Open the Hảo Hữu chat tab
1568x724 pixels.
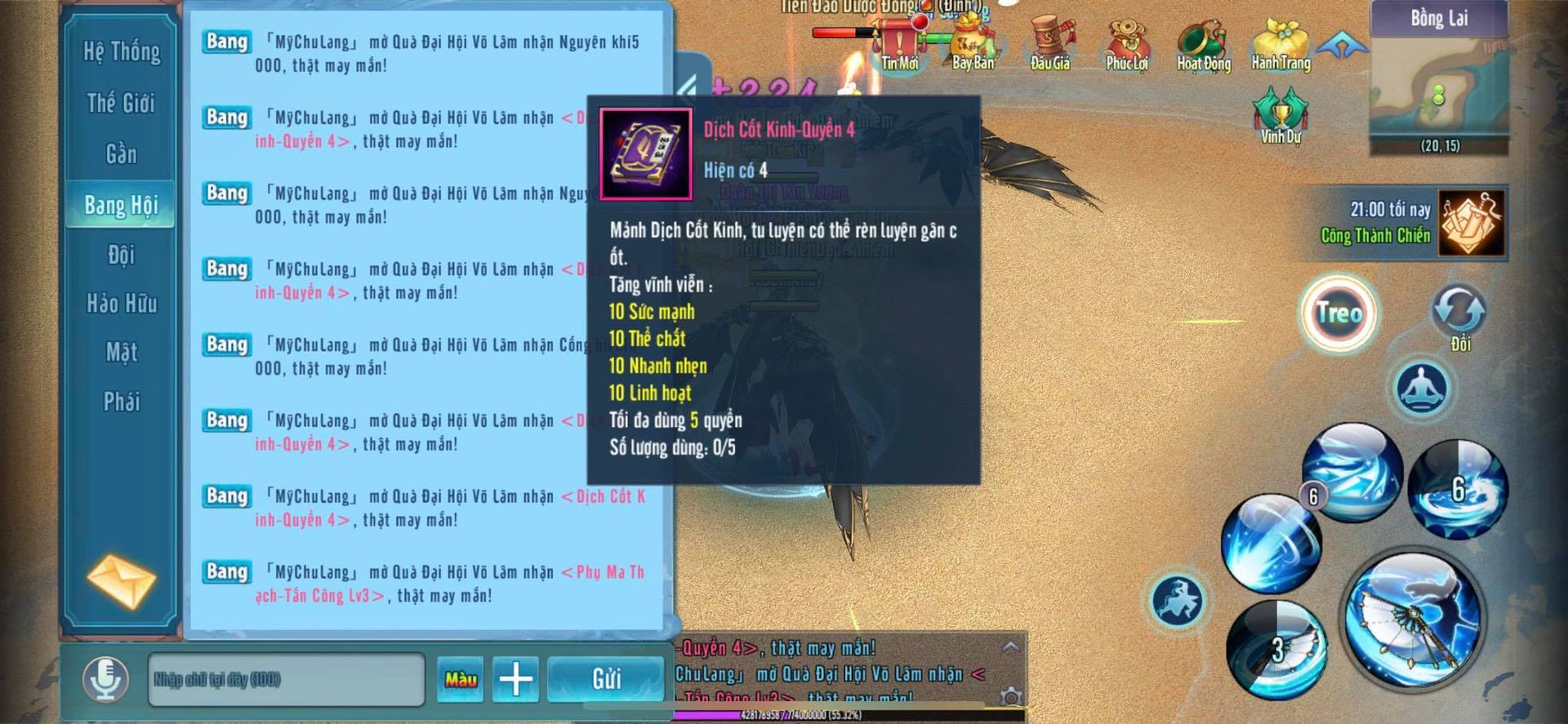122,304
